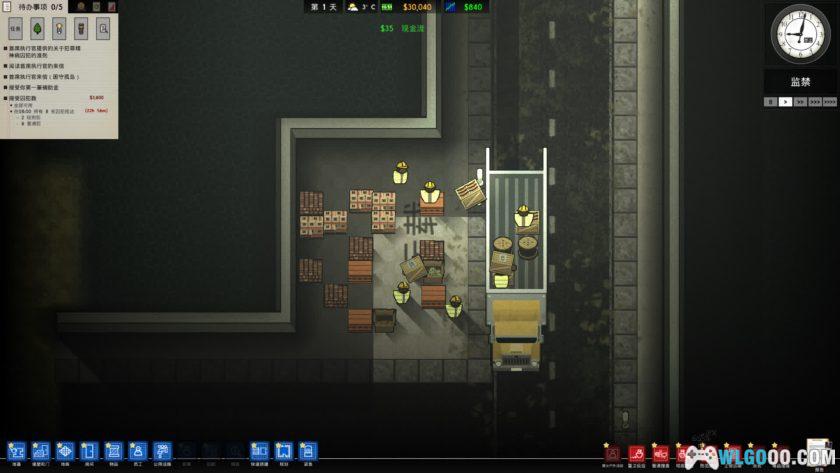Open the 房间 rooms menu
Screen dimensions: 840x473
(89, 452)
